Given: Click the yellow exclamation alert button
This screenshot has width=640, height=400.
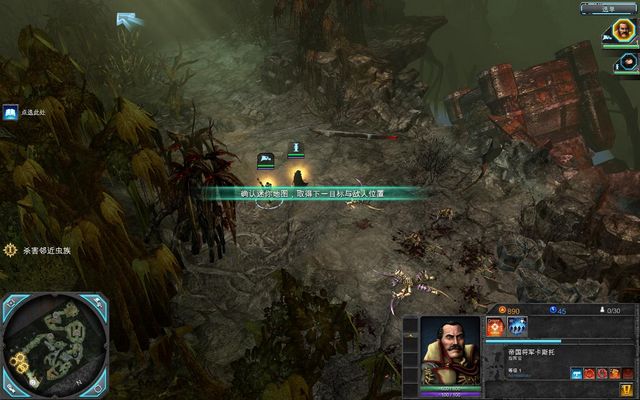Looking at the screenshot, I should click(x=626, y=390).
